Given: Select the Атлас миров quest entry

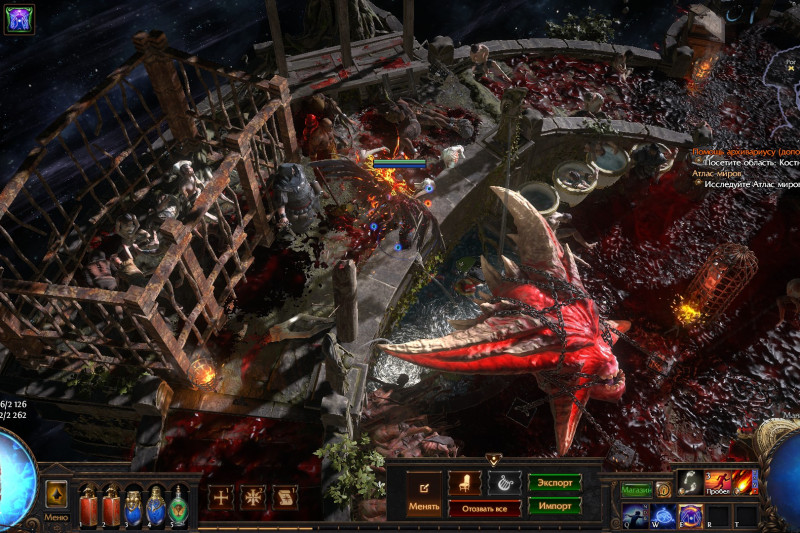Looking at the screenshot, I should [x=717, y=173].
